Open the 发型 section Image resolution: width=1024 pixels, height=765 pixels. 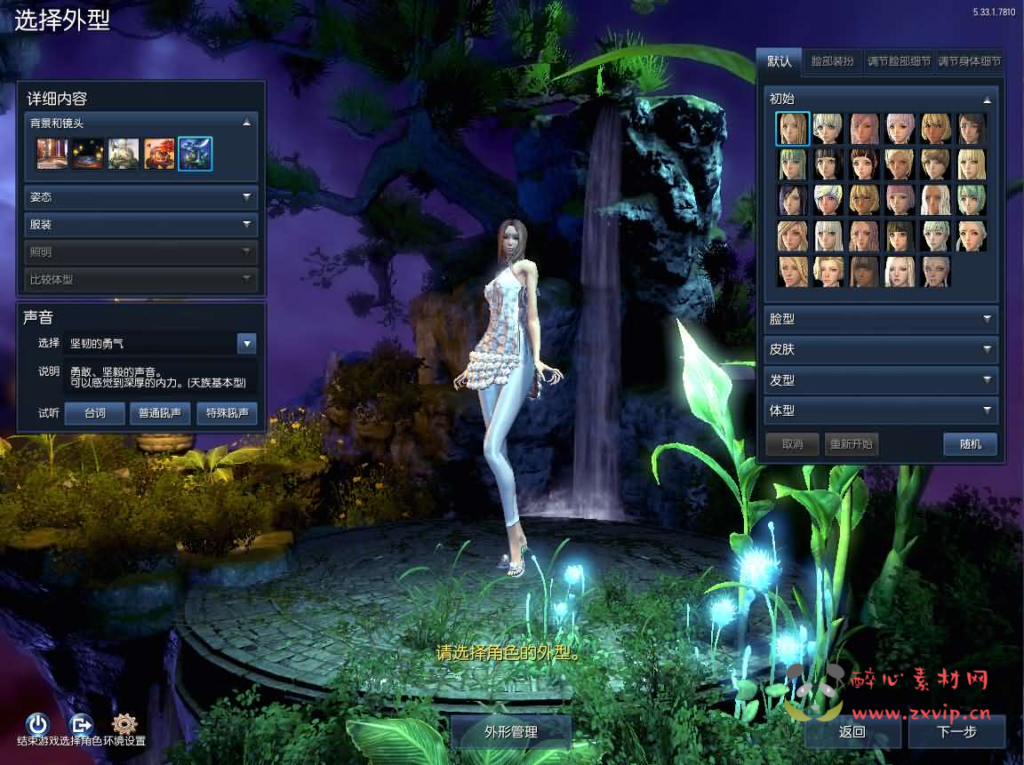pyautogui.click(x=880, y=380)
